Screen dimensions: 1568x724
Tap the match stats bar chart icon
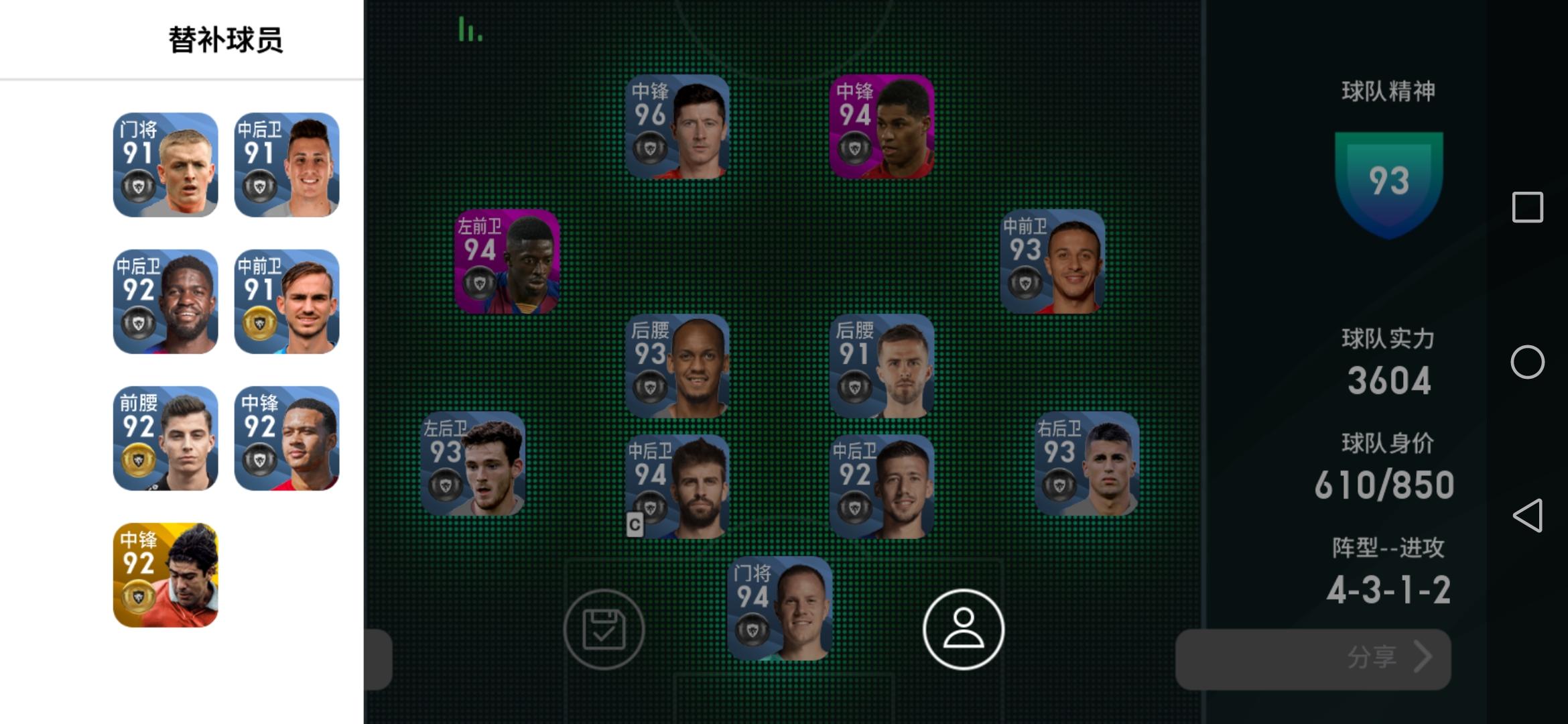(471, 30)
